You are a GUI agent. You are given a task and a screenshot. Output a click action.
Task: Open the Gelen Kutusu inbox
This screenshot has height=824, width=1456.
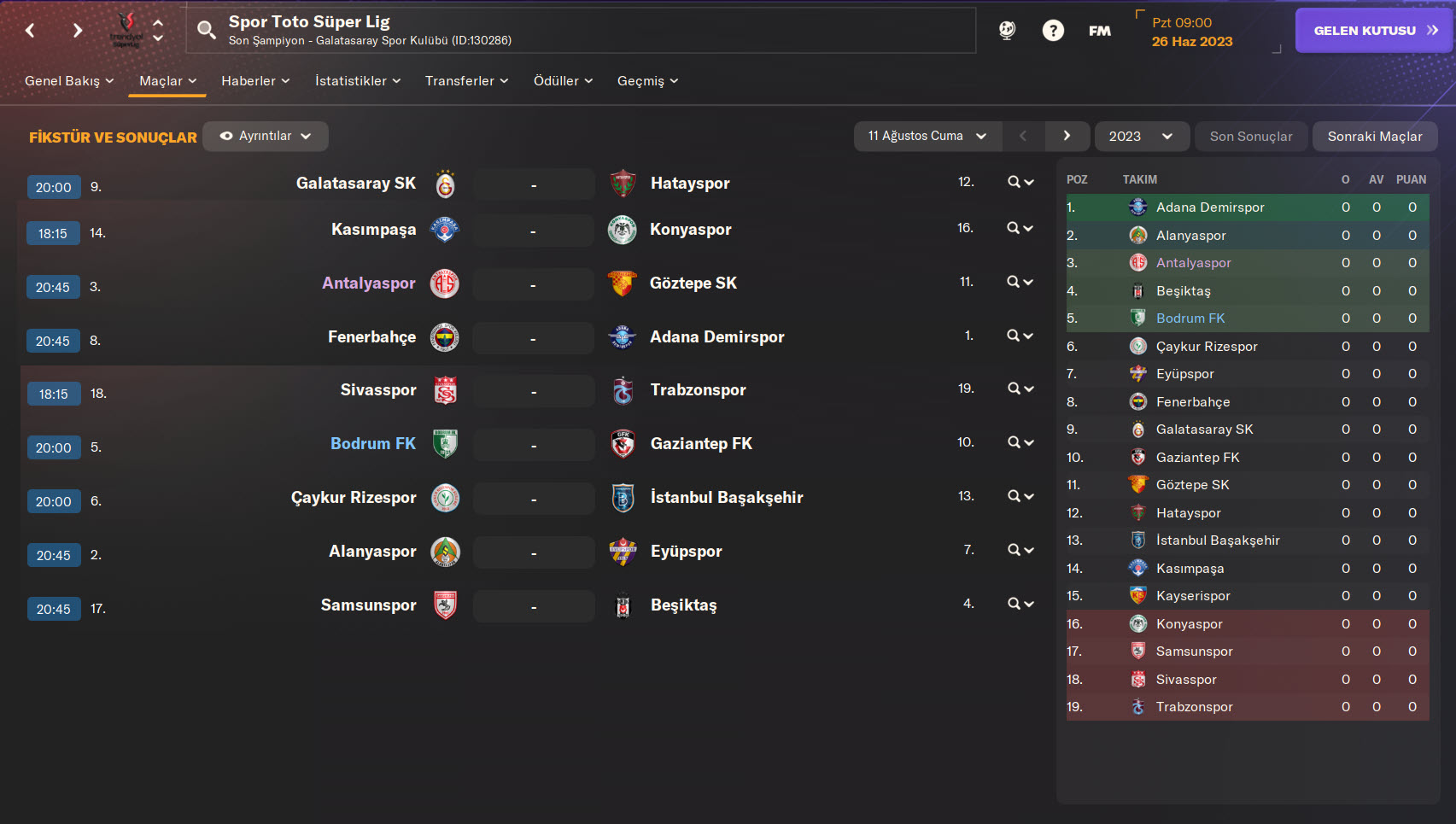tap(1373, 31)
